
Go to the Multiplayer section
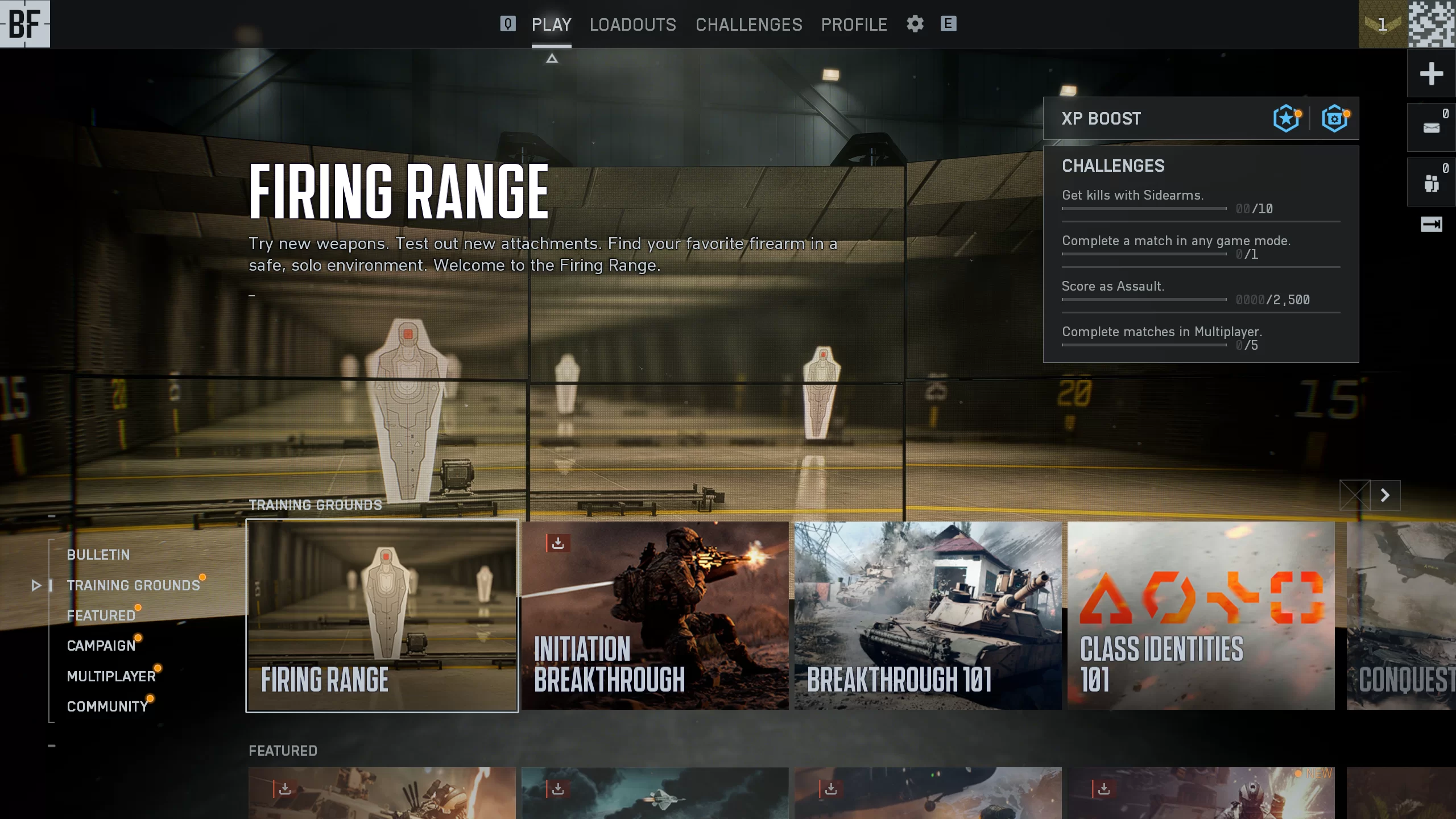click(111, 676)
